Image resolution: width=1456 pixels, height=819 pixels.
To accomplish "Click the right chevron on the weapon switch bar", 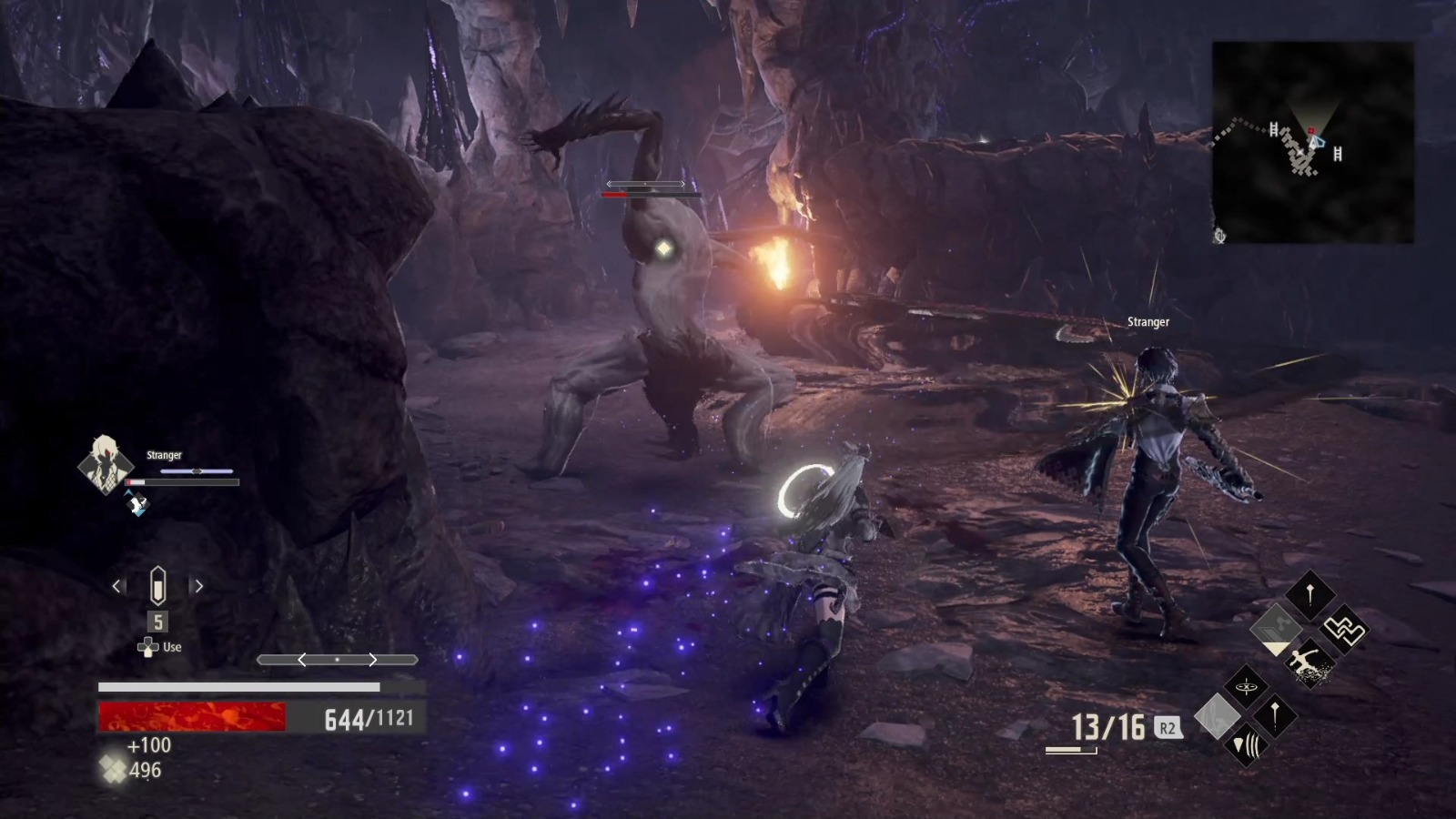I will [x=371, y=660].
